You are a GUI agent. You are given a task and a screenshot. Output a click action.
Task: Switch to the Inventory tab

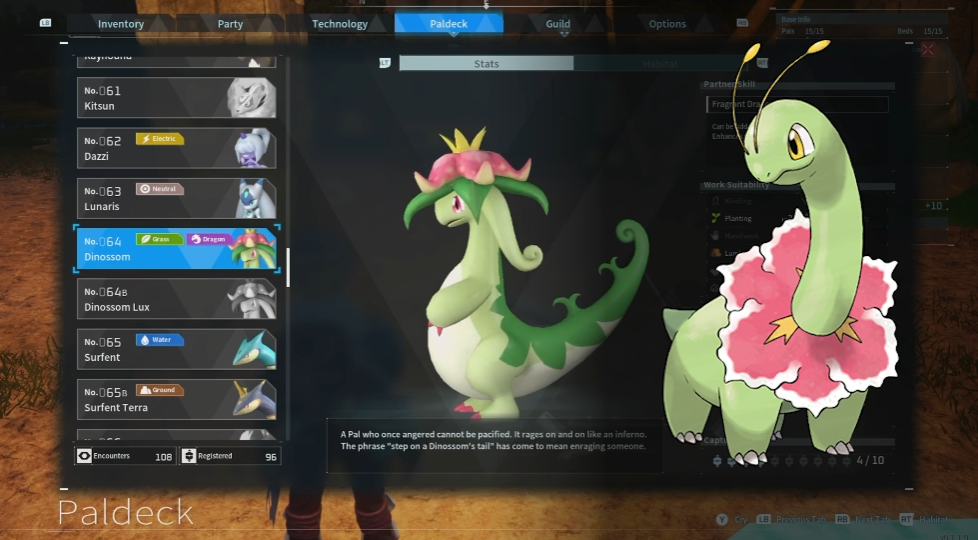[121, 24]
